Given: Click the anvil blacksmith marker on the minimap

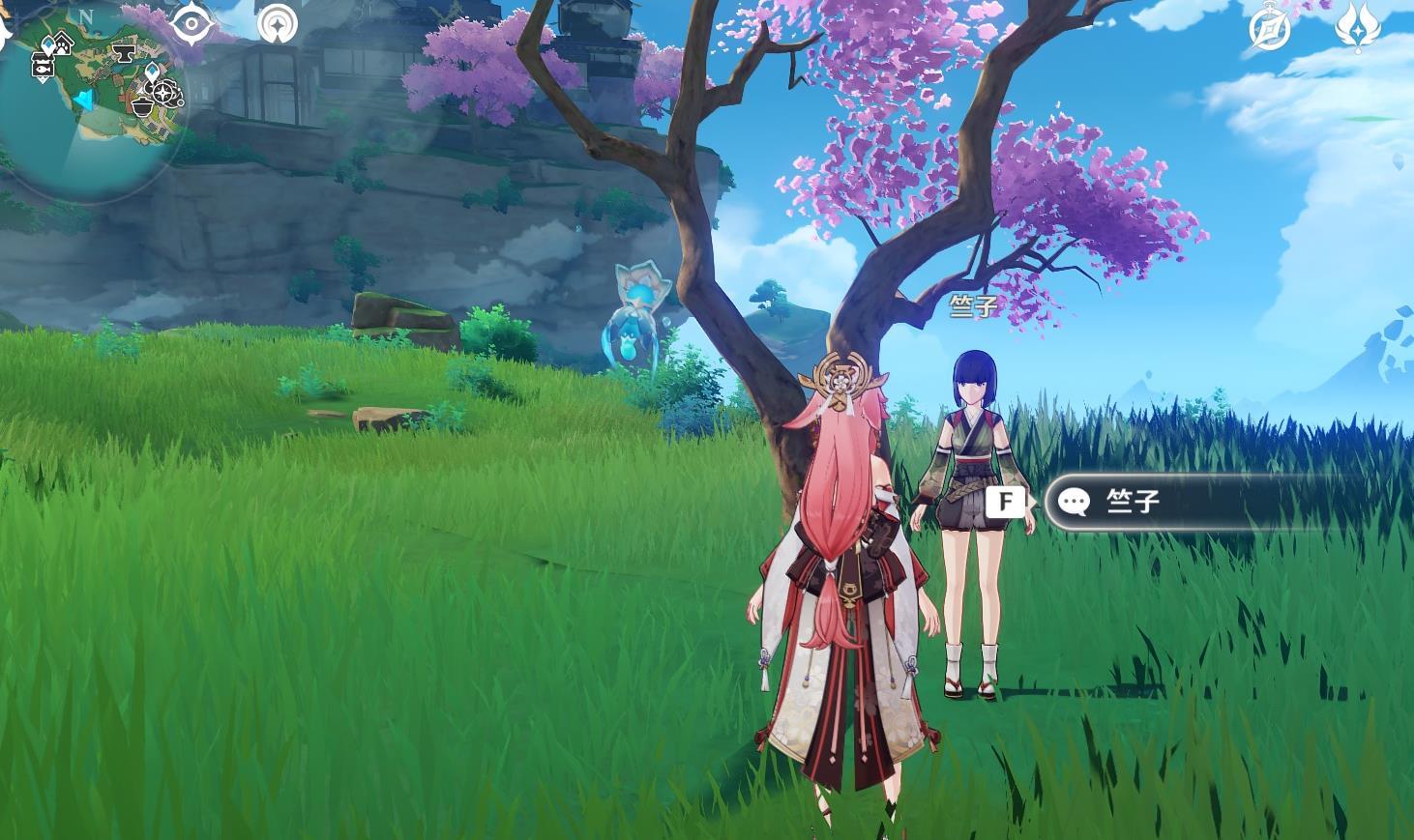Looking at the screenshot, I should [x=125, y=50].
